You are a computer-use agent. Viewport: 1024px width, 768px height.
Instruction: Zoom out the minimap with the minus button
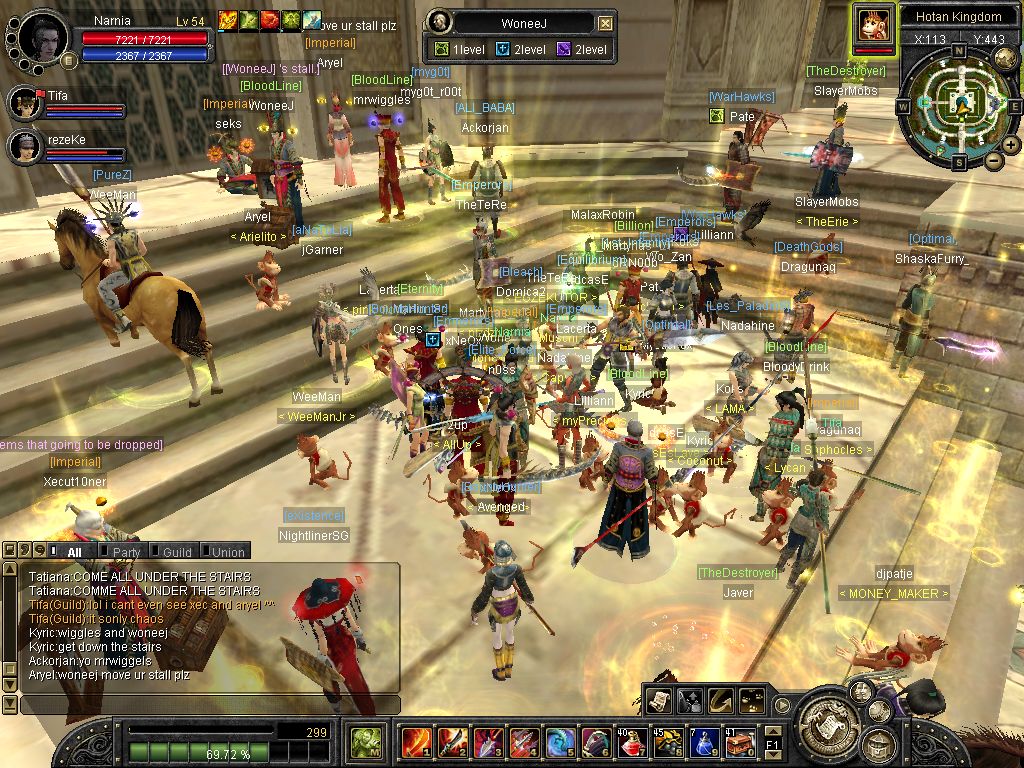(994, 160)
